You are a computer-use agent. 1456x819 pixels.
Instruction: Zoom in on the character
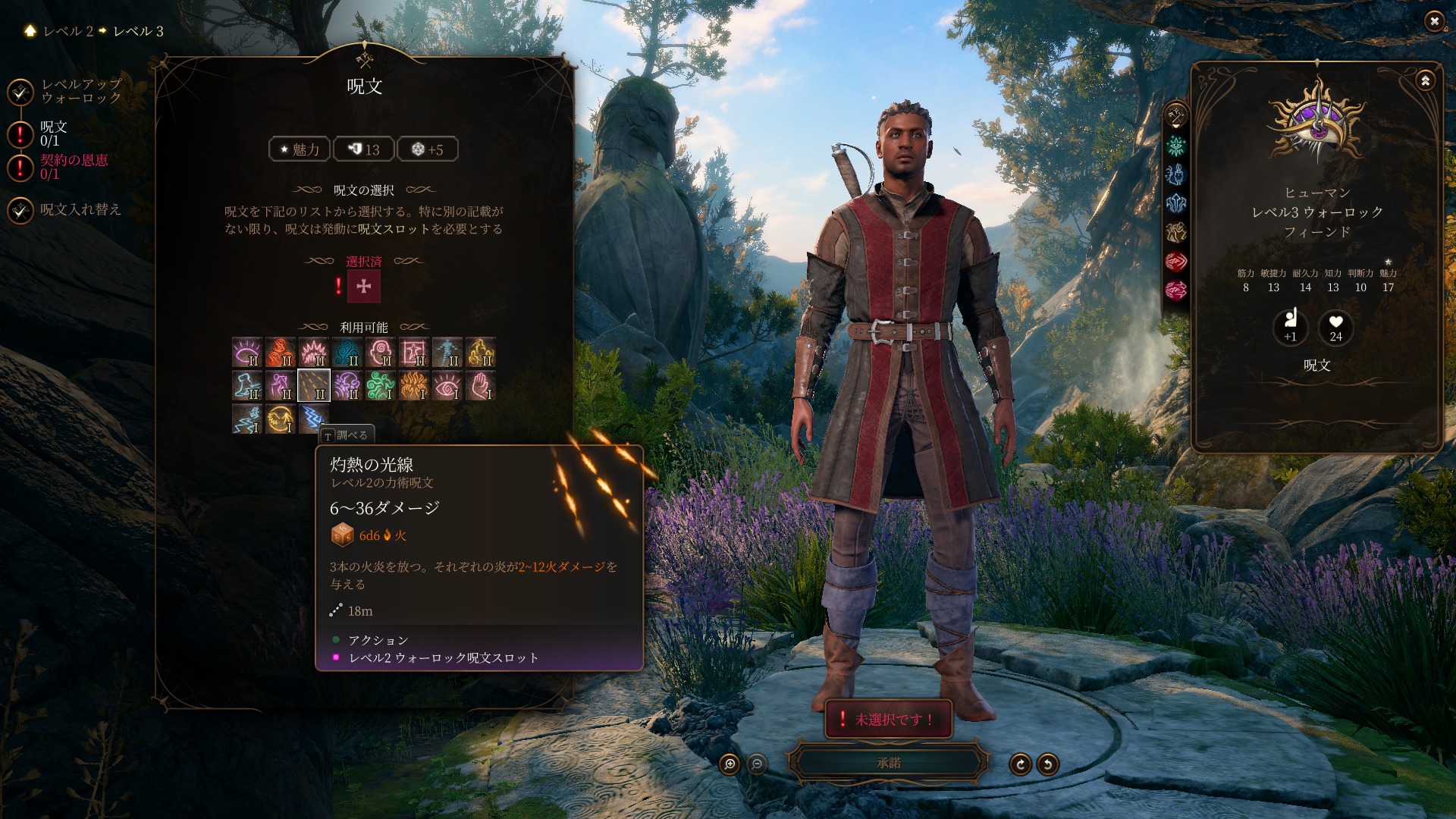(729, 764)
